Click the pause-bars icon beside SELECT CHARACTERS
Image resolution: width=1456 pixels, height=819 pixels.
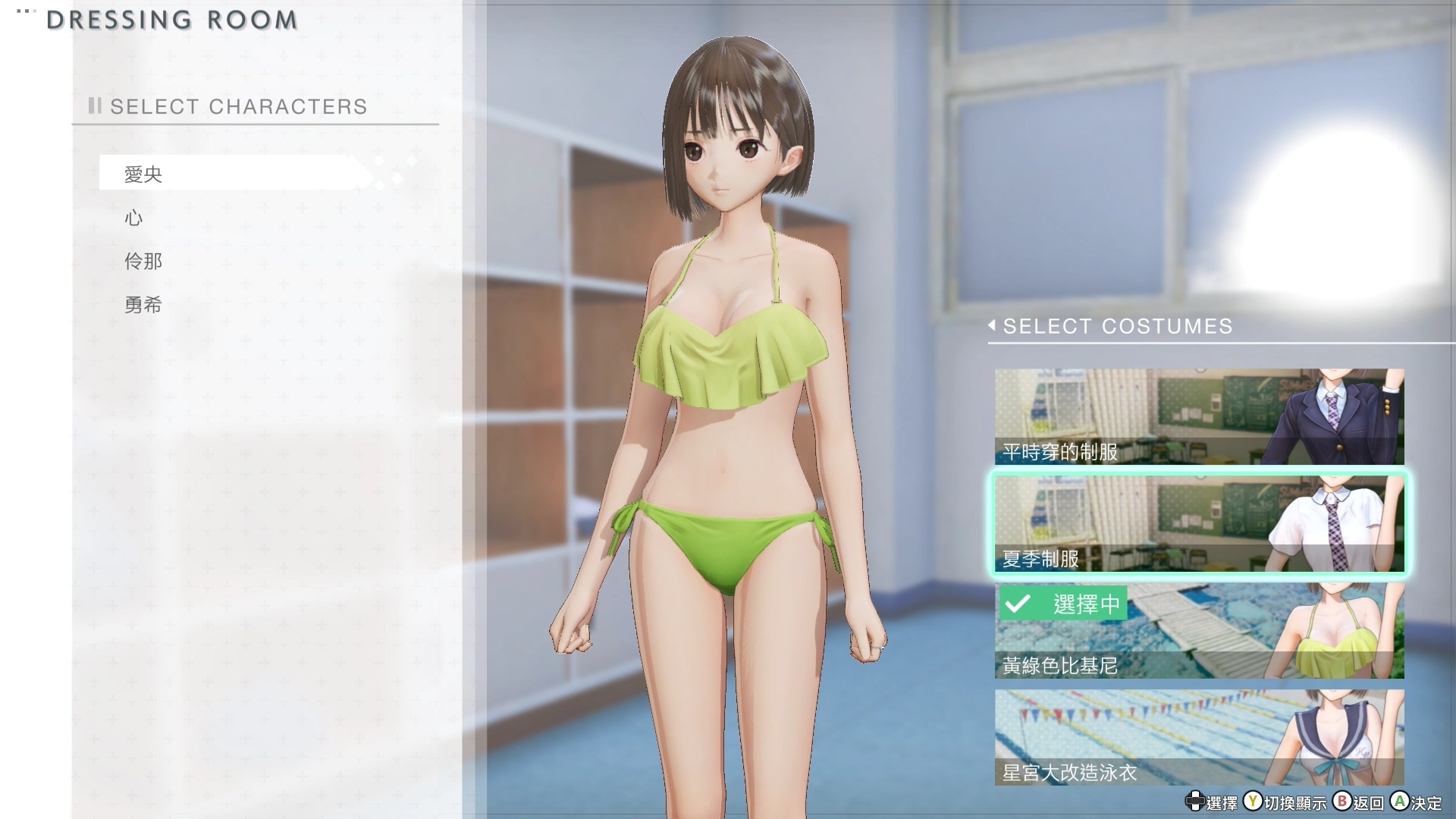tap(94, 106)
